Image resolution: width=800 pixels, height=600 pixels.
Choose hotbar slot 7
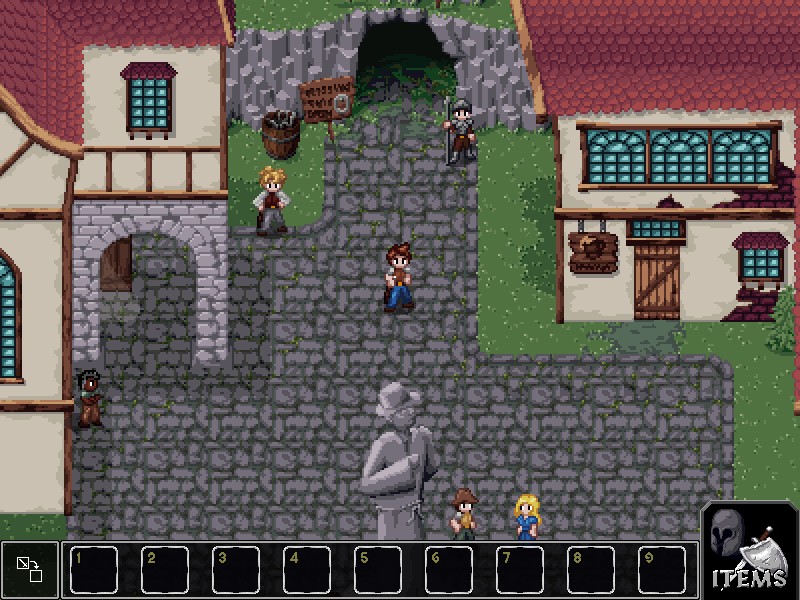(521, 569)
